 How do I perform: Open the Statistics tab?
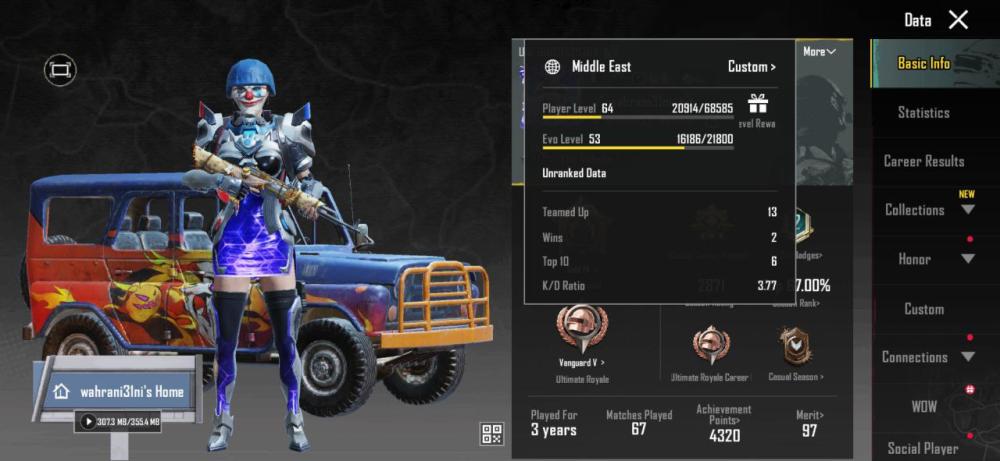pos(923,112)
